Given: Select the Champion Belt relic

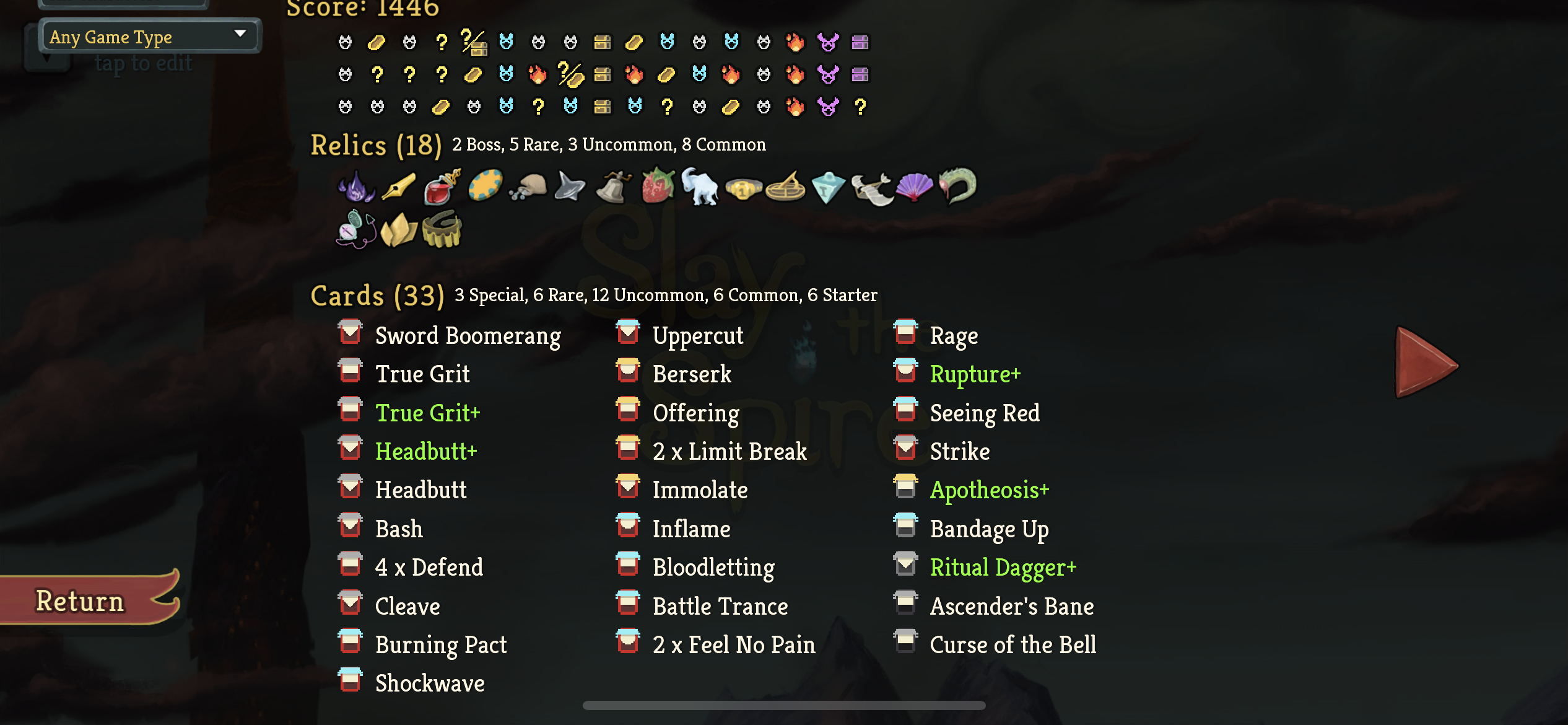Looking at the screenshot, I should pos(743,189).
